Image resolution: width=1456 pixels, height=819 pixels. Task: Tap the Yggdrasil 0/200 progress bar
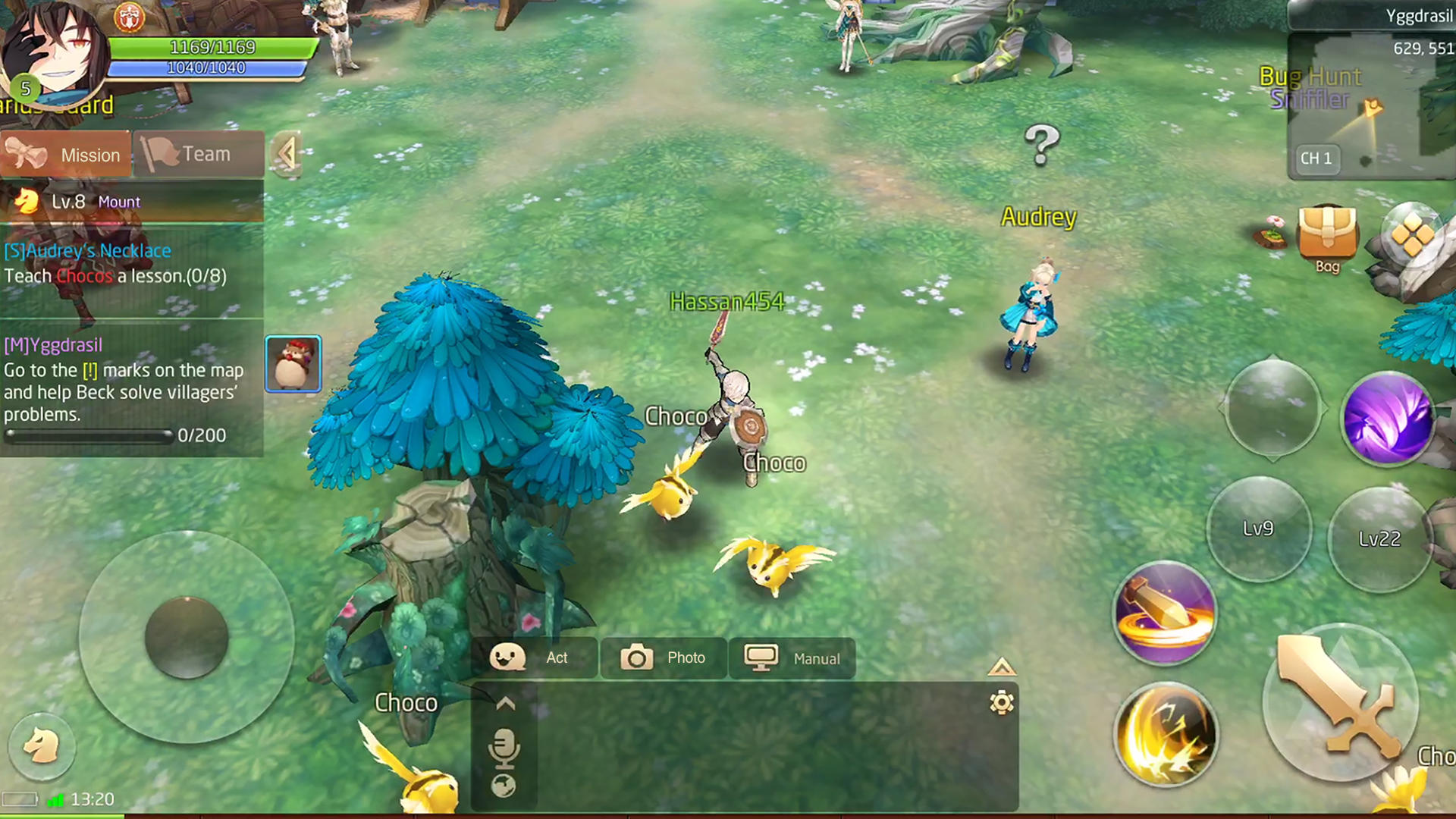click(x=89, y=435)
